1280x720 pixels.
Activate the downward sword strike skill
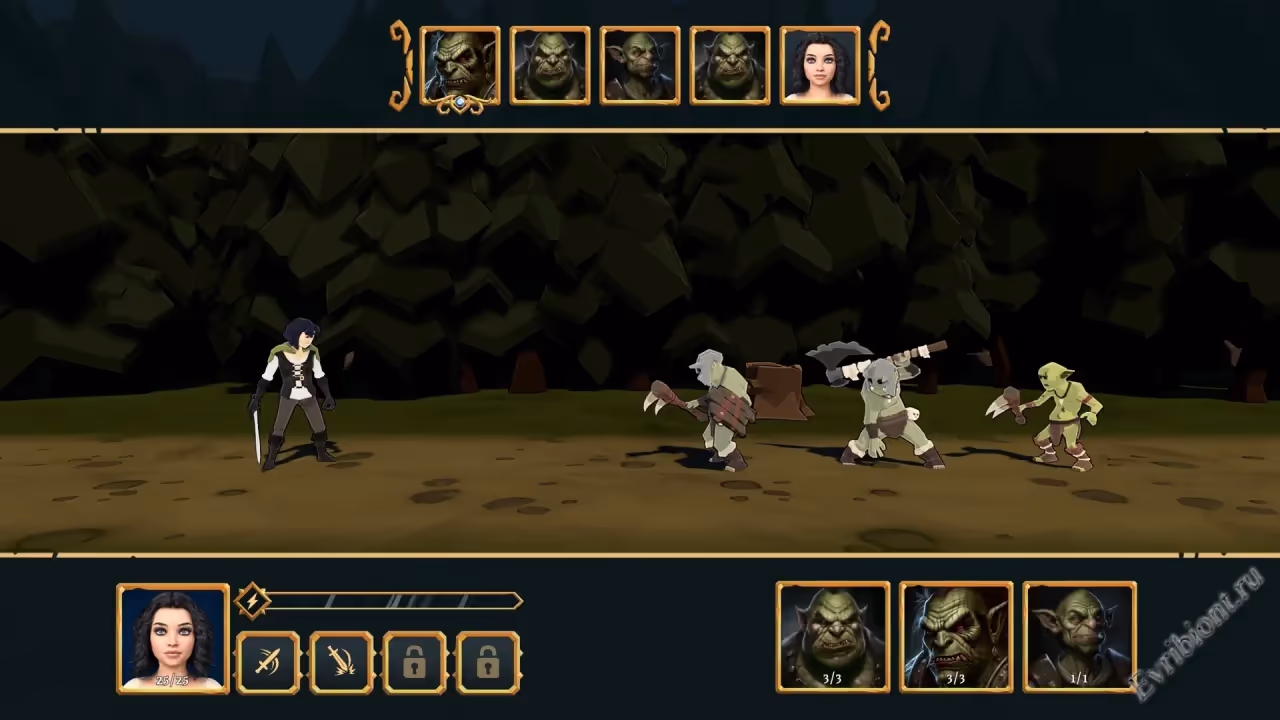point(341,662)
